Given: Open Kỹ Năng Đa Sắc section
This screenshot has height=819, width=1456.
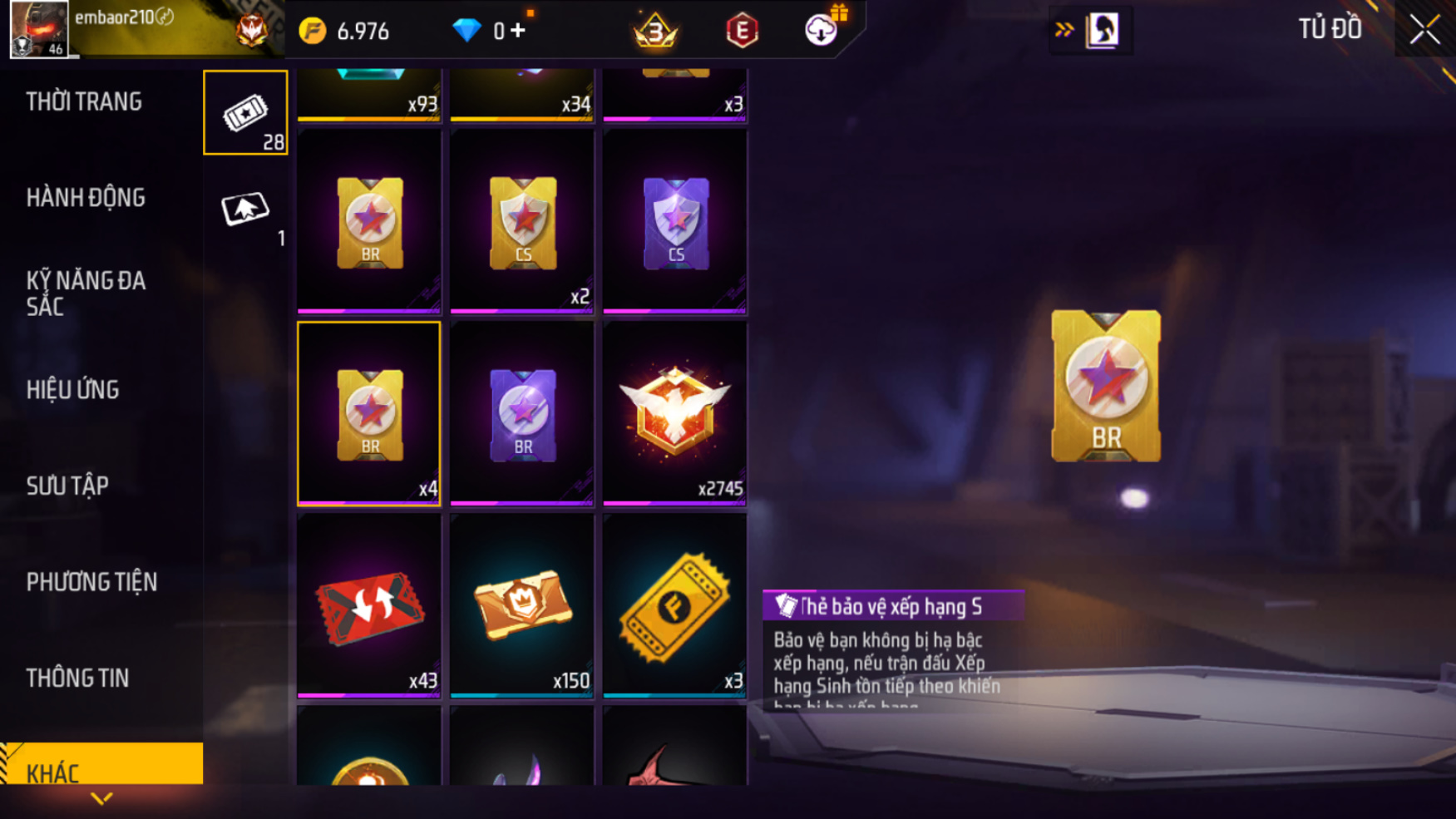Looking at the screenshot, I should coord(86,294).
